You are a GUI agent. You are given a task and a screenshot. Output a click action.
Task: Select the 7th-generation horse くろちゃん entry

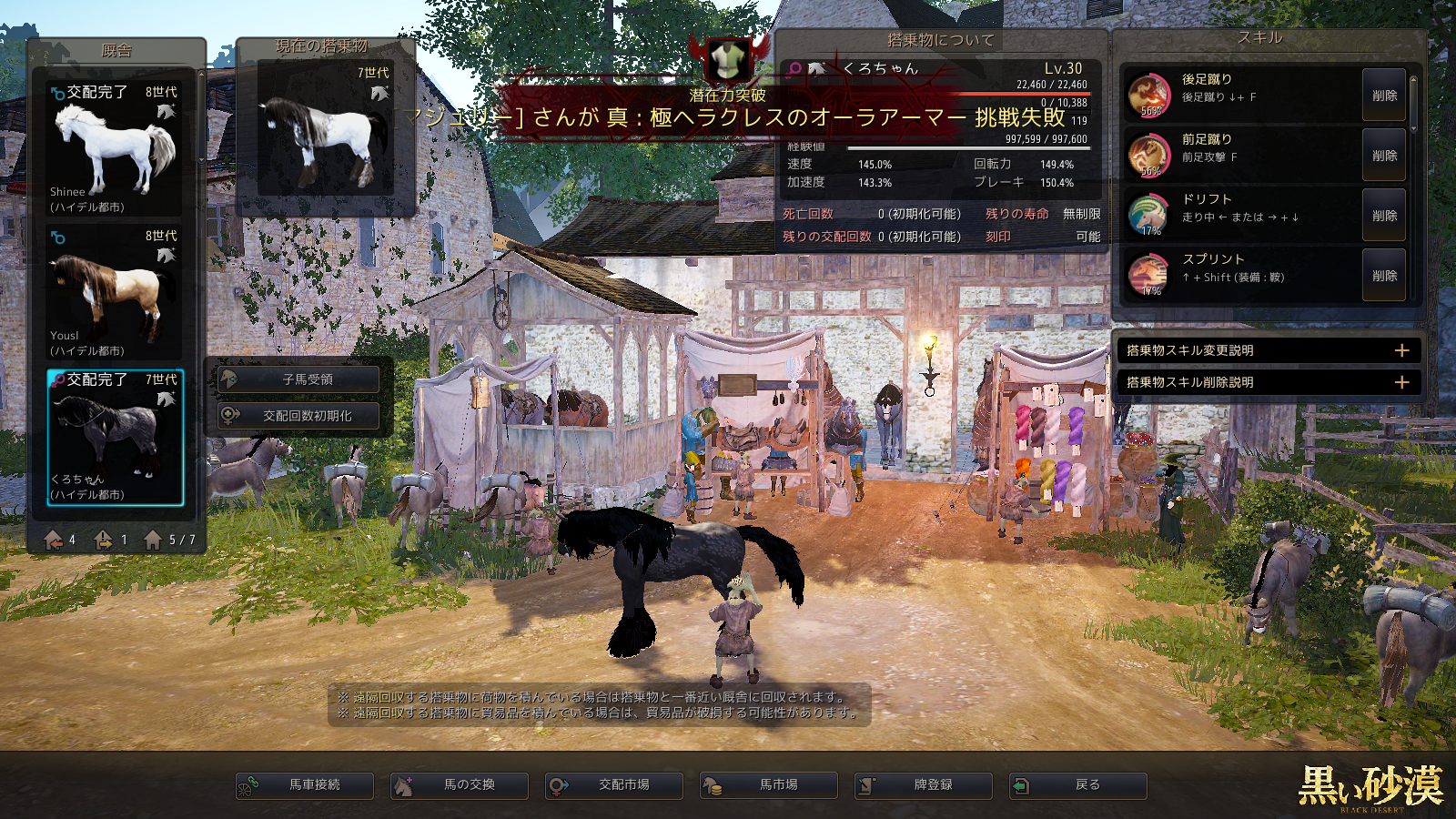115,437
